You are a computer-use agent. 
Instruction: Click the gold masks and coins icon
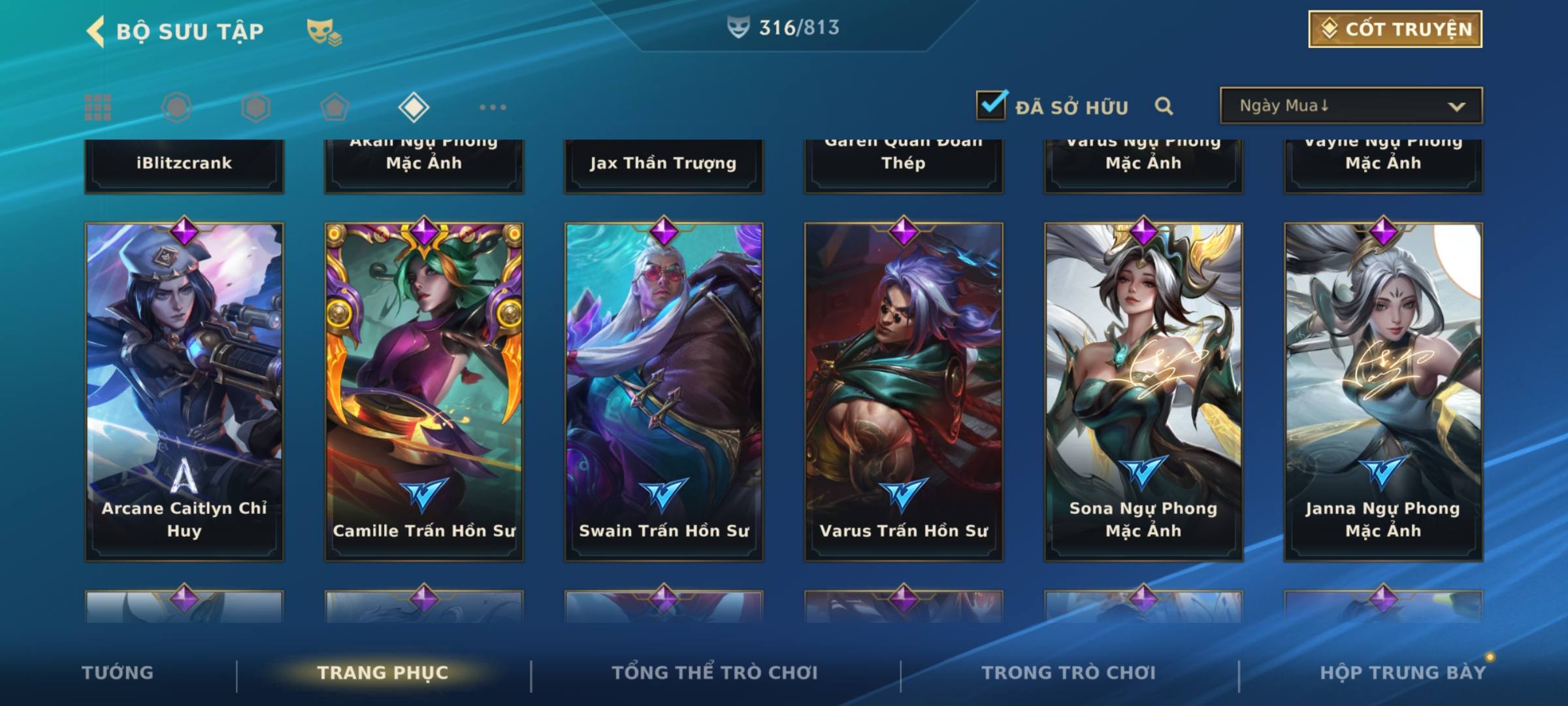(x=324, y=31)
